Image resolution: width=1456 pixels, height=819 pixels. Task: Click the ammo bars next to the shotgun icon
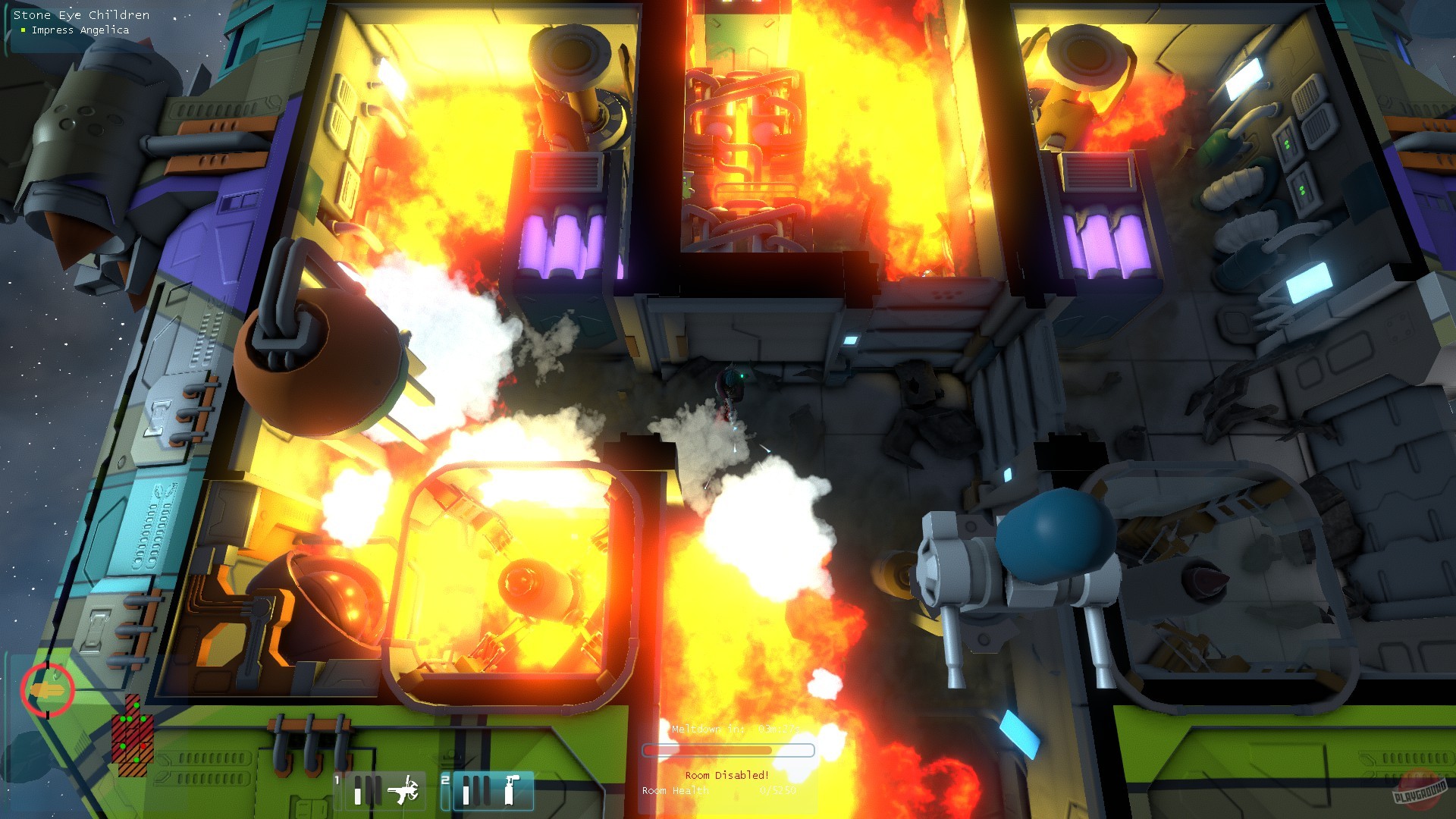[367, 790]
